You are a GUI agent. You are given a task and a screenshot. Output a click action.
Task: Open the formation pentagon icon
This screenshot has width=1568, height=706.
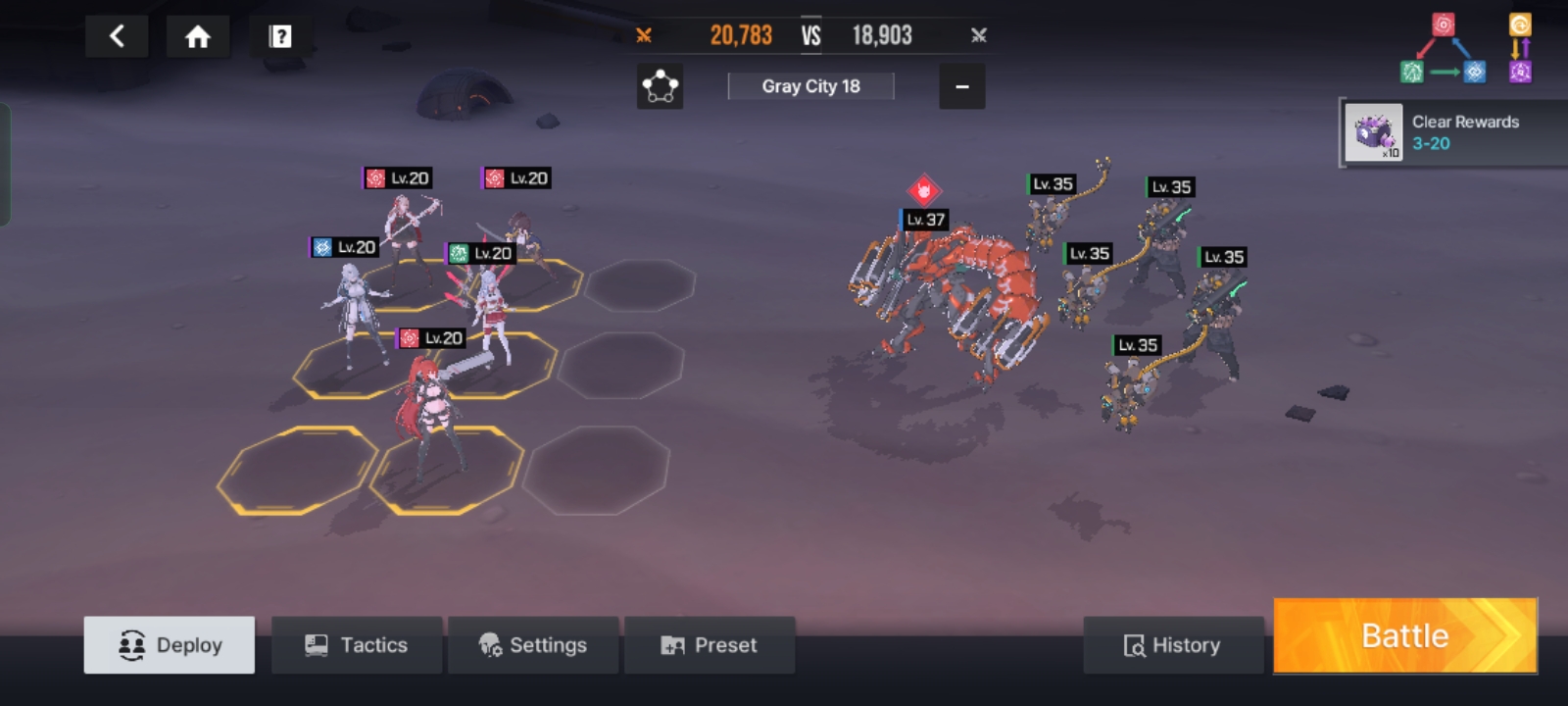click(660, 87)
